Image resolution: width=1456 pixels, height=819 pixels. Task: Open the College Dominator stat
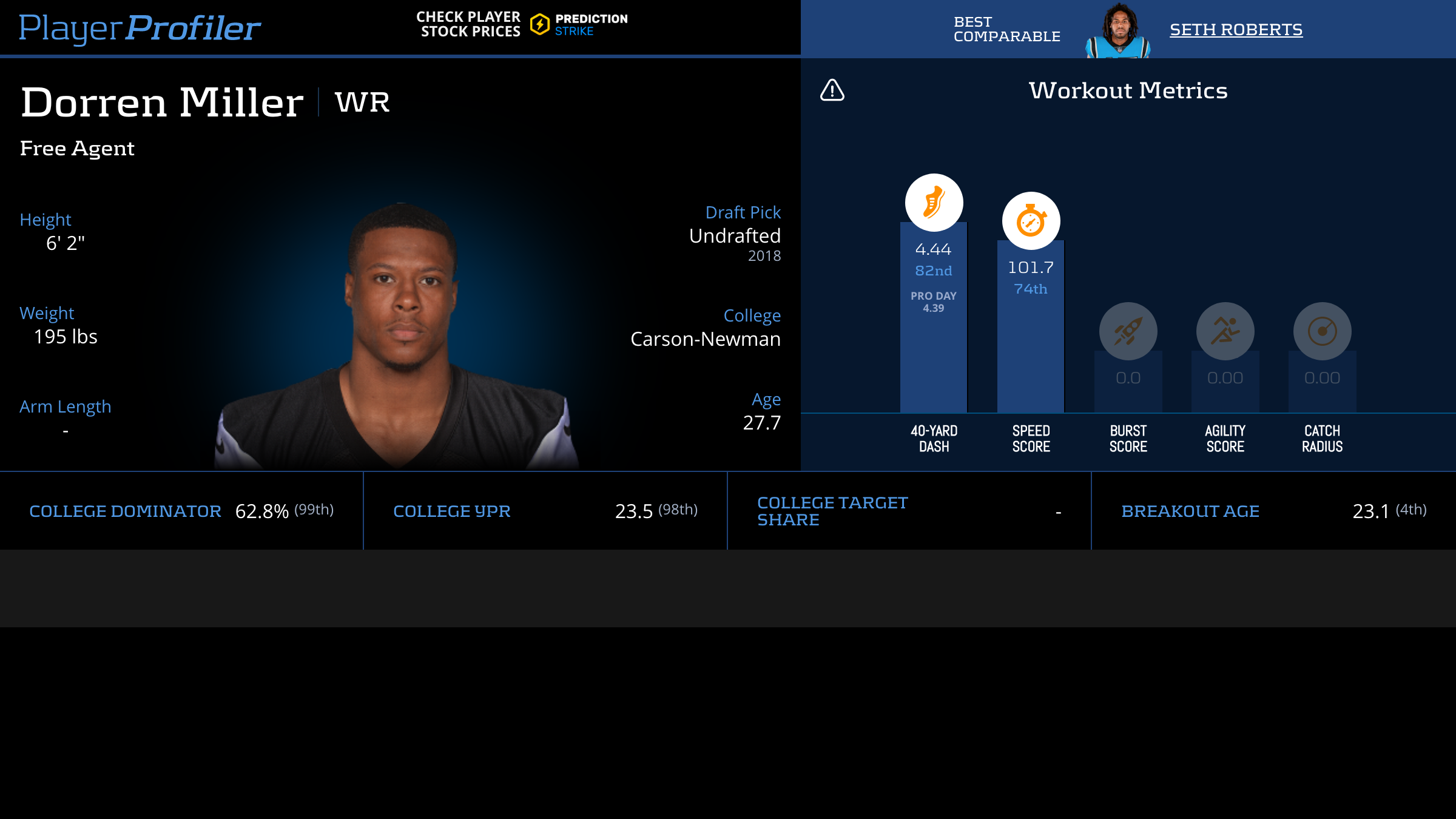[x=125, y=511]
